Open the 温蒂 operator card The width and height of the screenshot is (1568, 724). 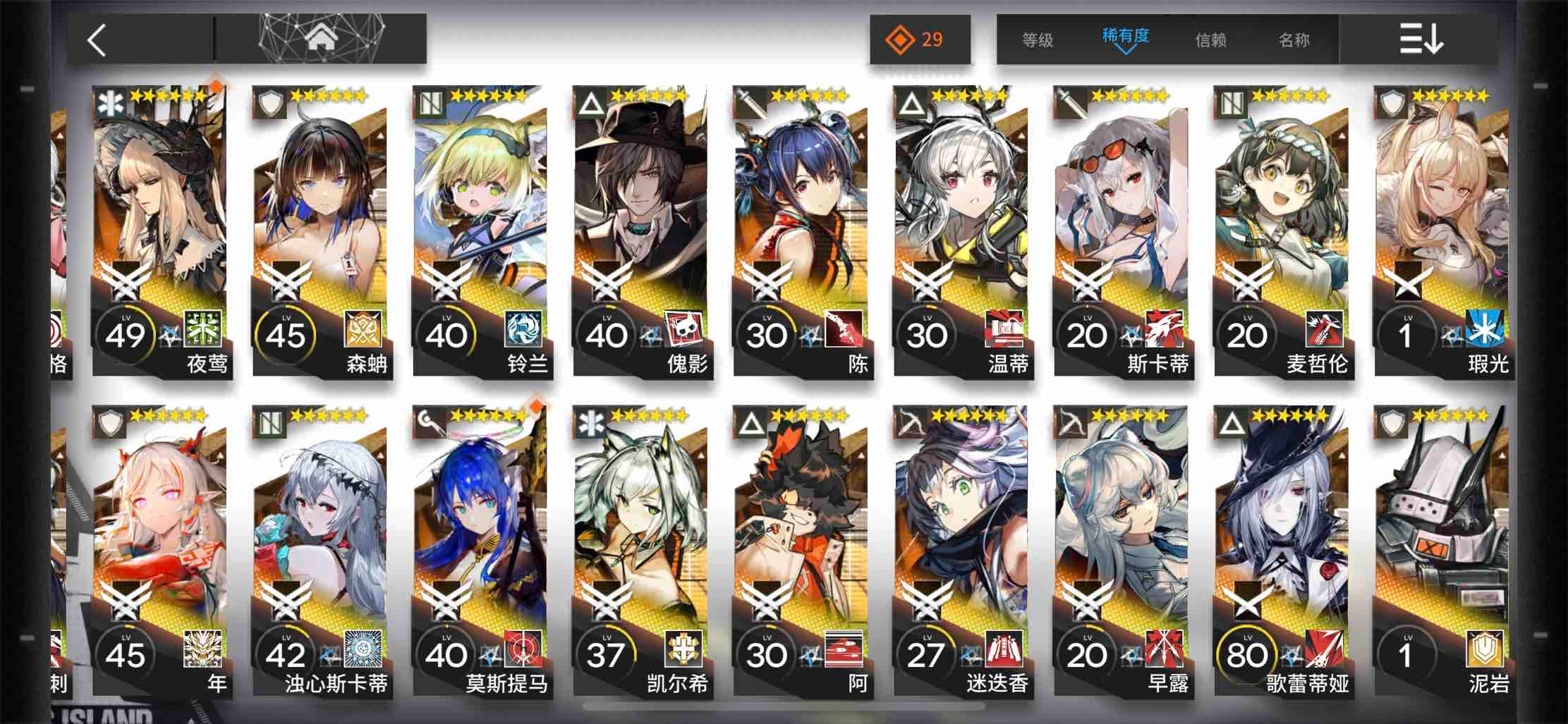point(960,233)
